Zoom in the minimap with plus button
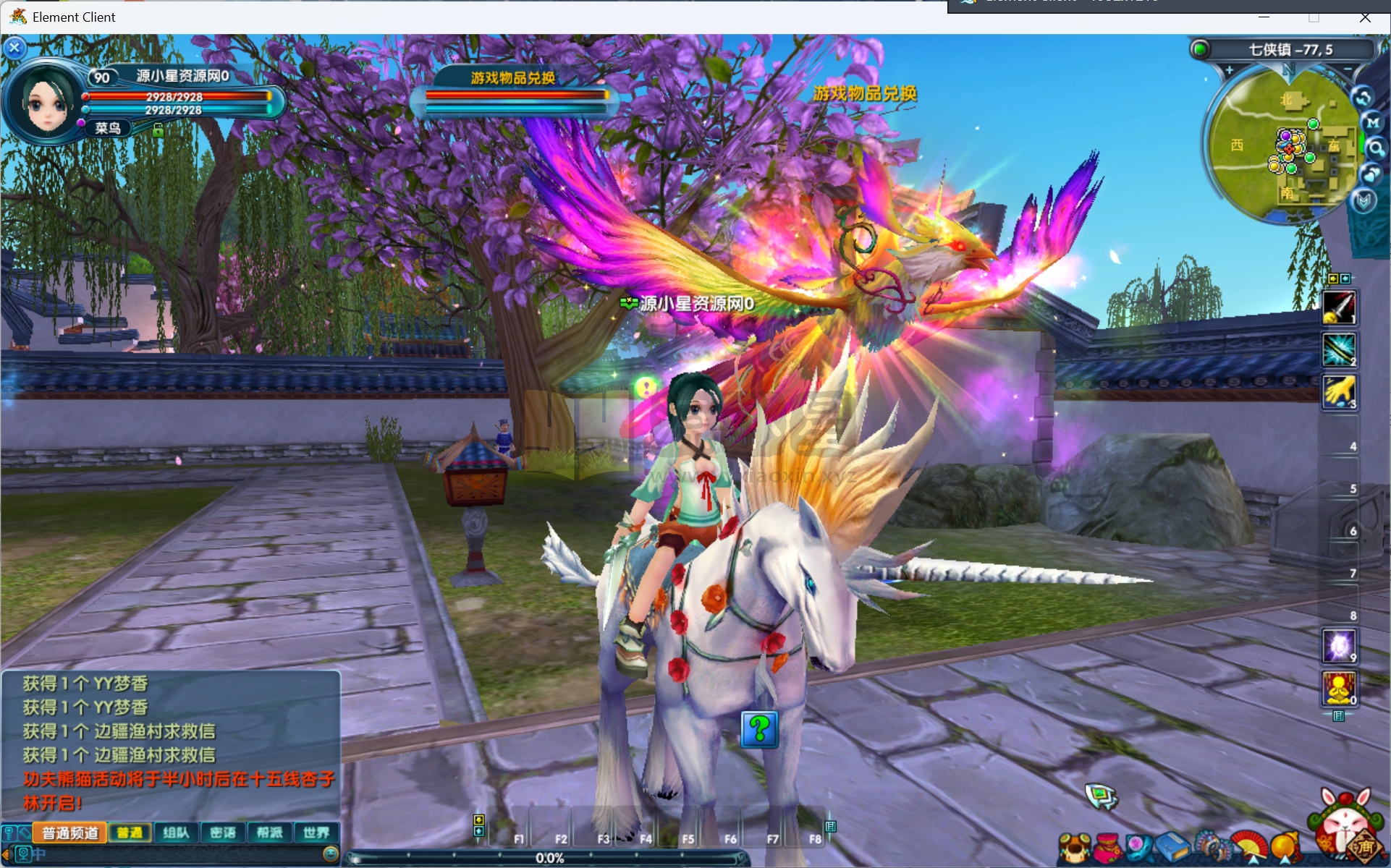Image resolution: width=1391 pixels, height=868 pixels. (x=1229, y=70)
